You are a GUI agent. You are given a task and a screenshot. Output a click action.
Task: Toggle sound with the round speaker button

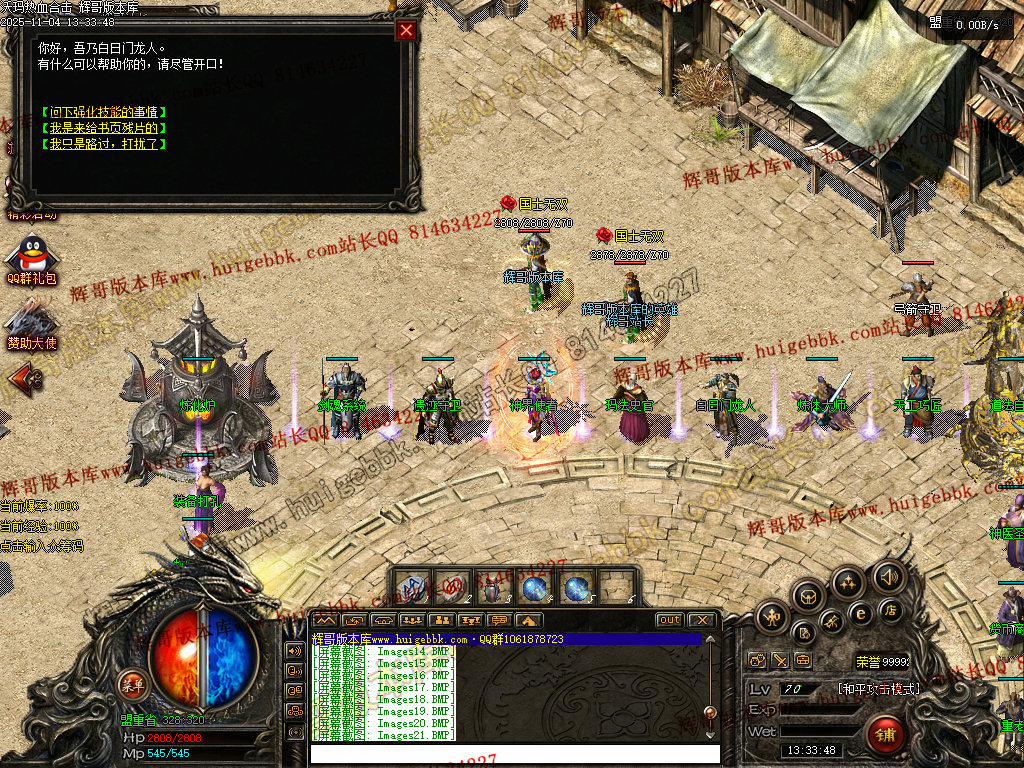click(x=888, y=576)
